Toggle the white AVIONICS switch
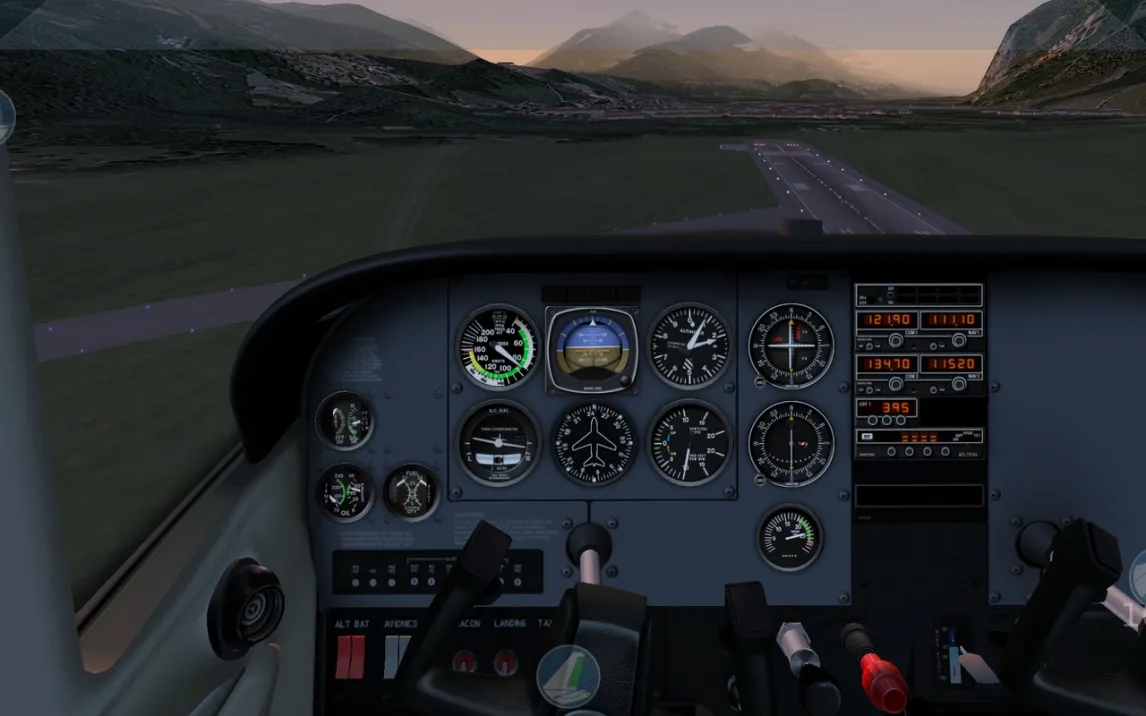The width and height of the screenshot is (1146, 716). (397, 656)
